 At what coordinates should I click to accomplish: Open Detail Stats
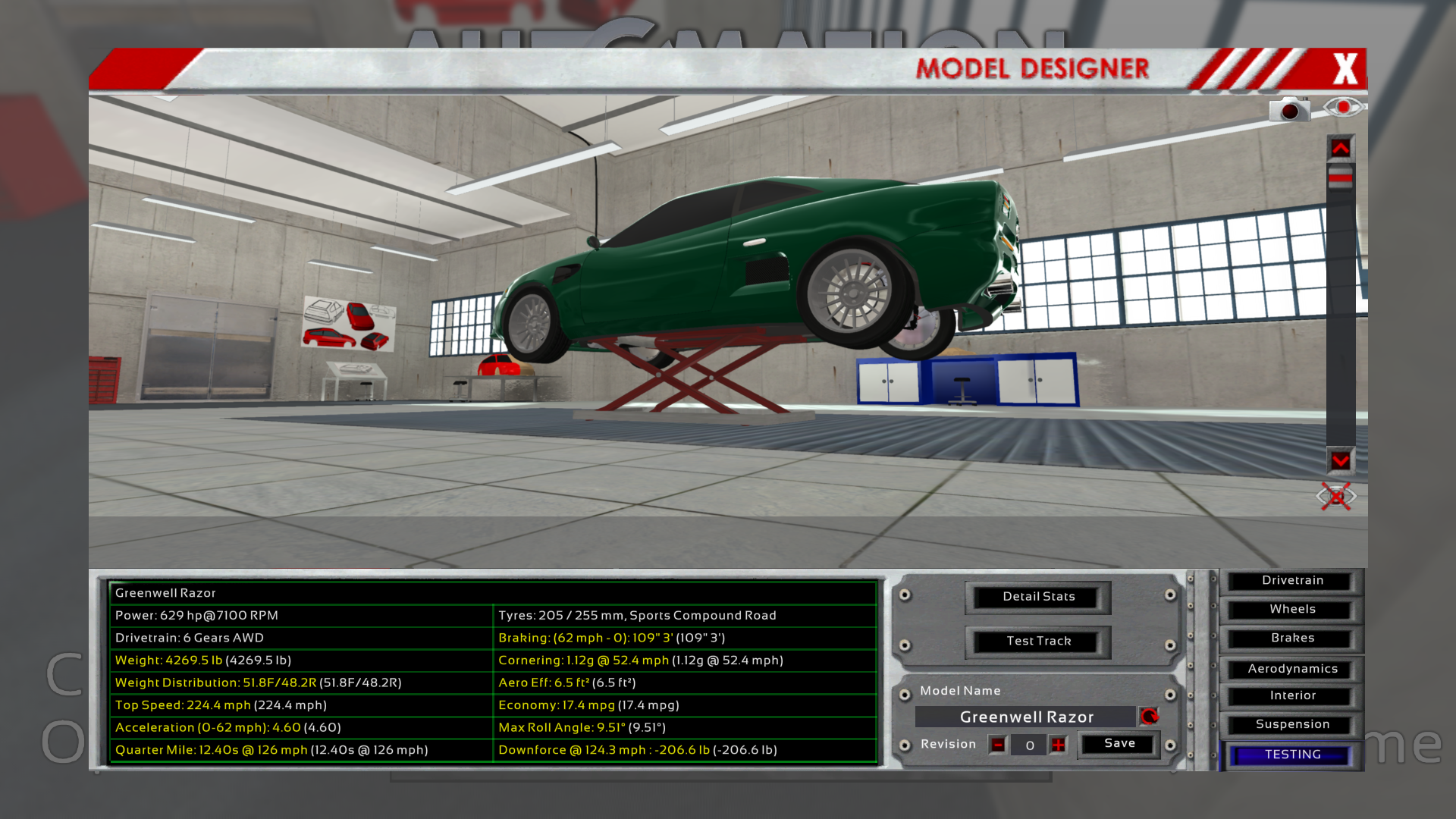pos(1038,597)
